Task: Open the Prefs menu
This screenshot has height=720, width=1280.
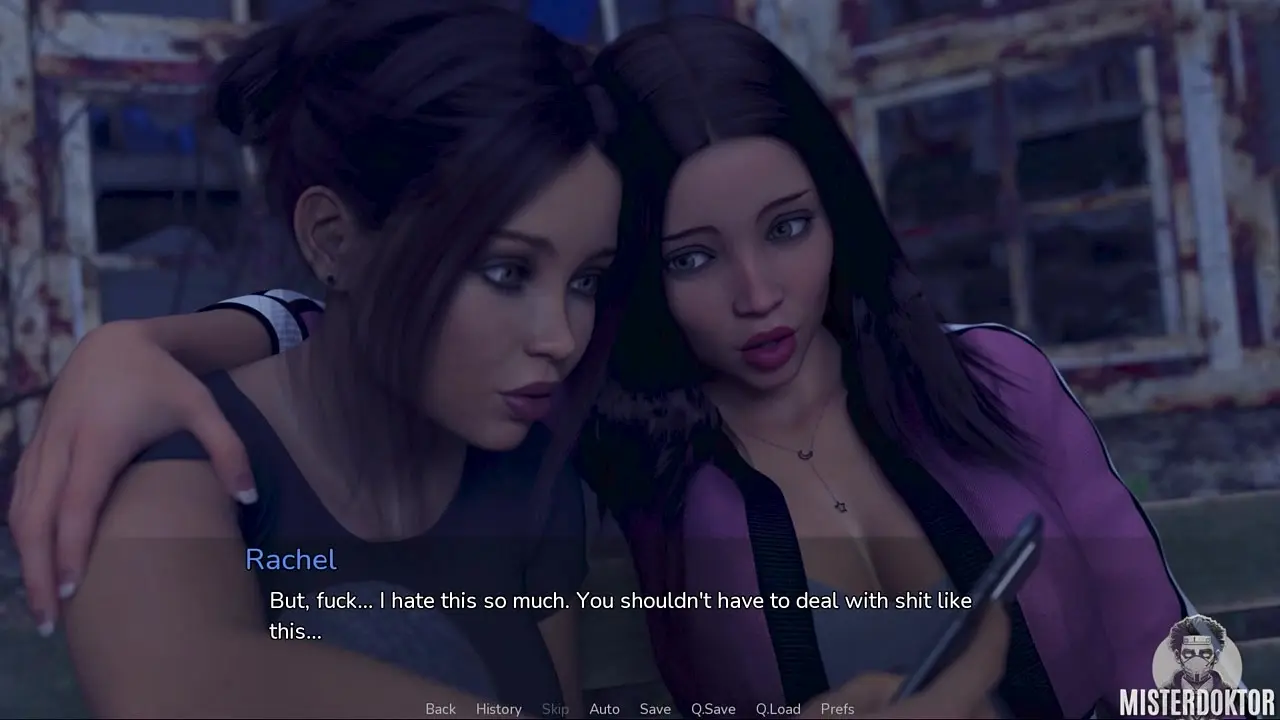Action: point(837,709)
